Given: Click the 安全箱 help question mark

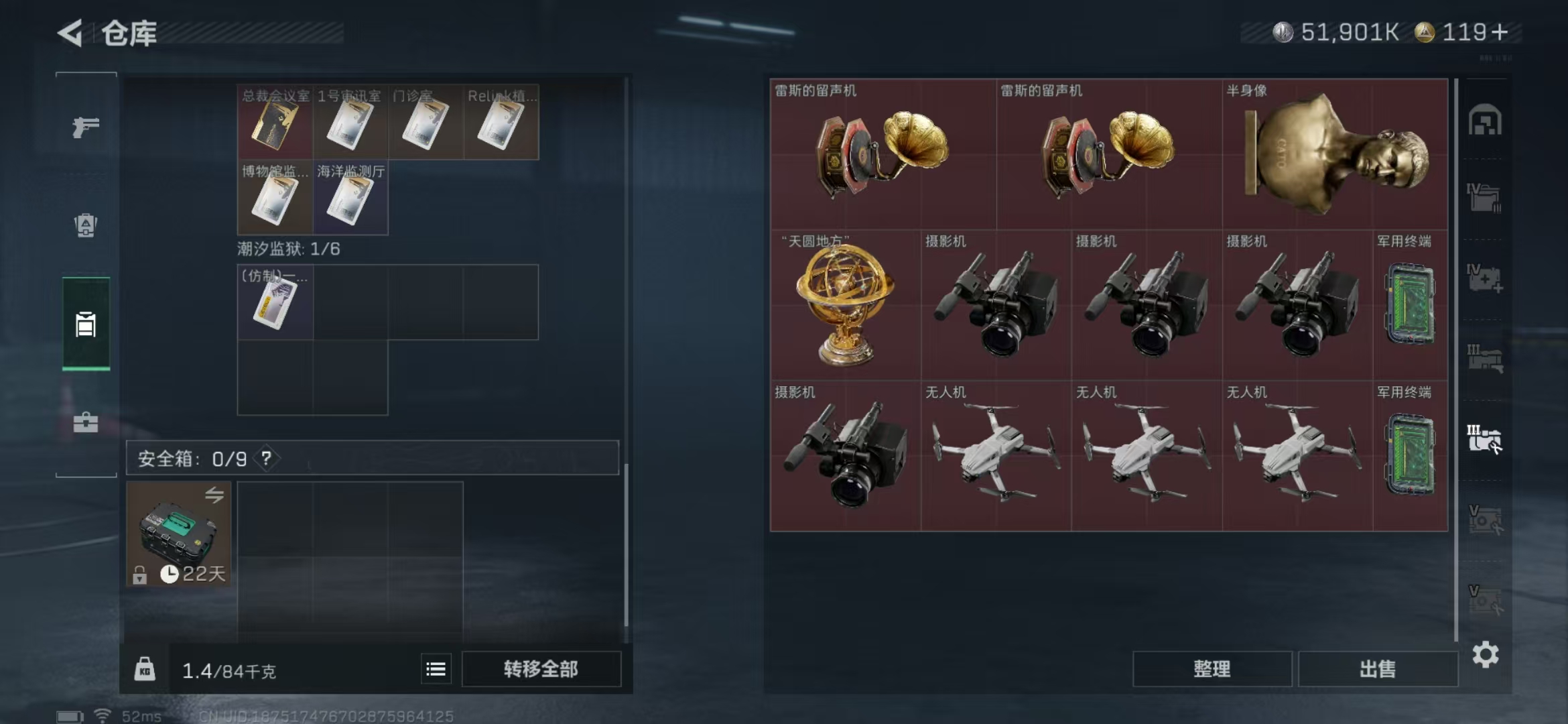Looking at the screenshot, I should click(x=267, y=459).
